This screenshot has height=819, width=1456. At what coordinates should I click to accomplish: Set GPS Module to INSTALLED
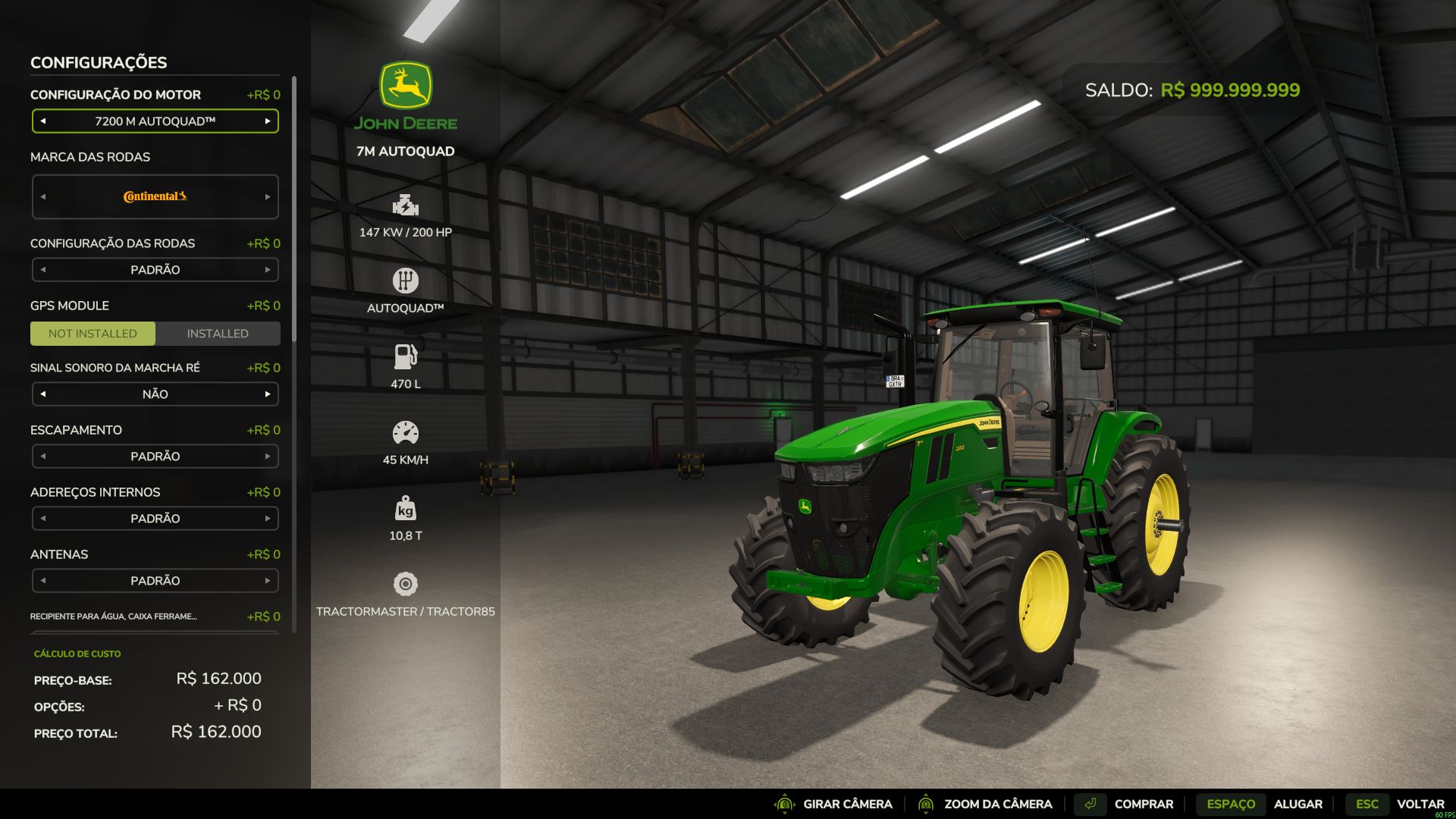pos(218,333)
